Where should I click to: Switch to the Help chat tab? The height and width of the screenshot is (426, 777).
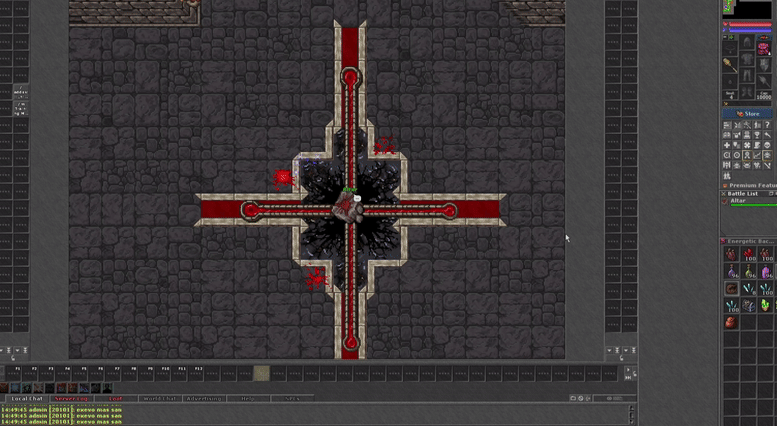click(x=247, y=398)
